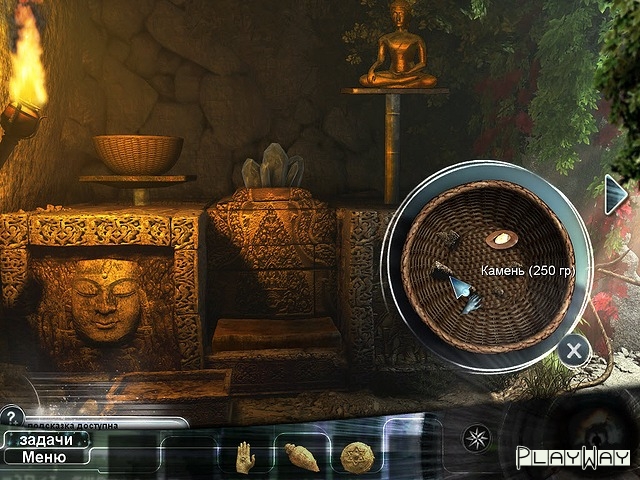Screen dimensions: 640x480
Task: Open the Меню button
Action: point(44,458)
